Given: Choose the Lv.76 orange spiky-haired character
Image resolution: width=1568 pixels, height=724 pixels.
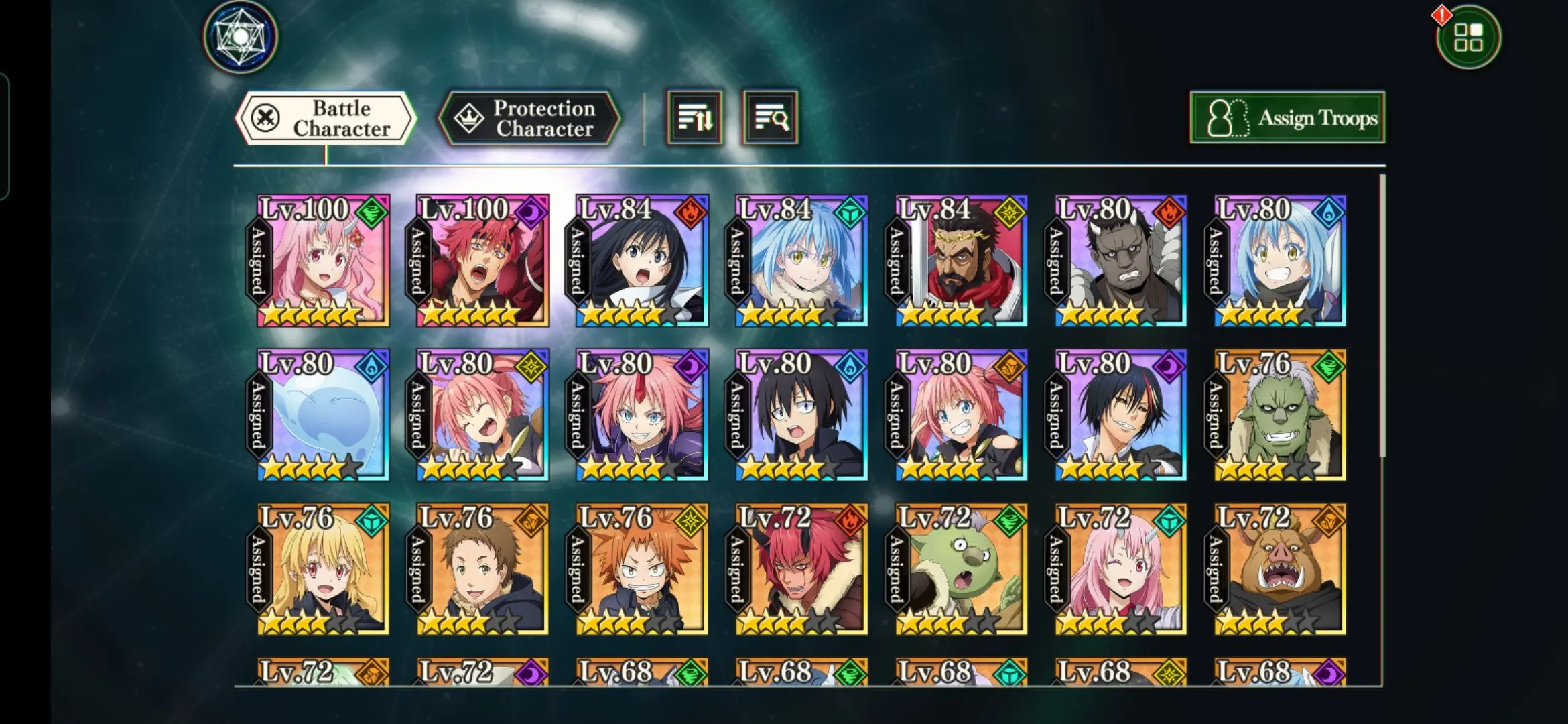Looking at the screenshot, I should tap(642, 569).
